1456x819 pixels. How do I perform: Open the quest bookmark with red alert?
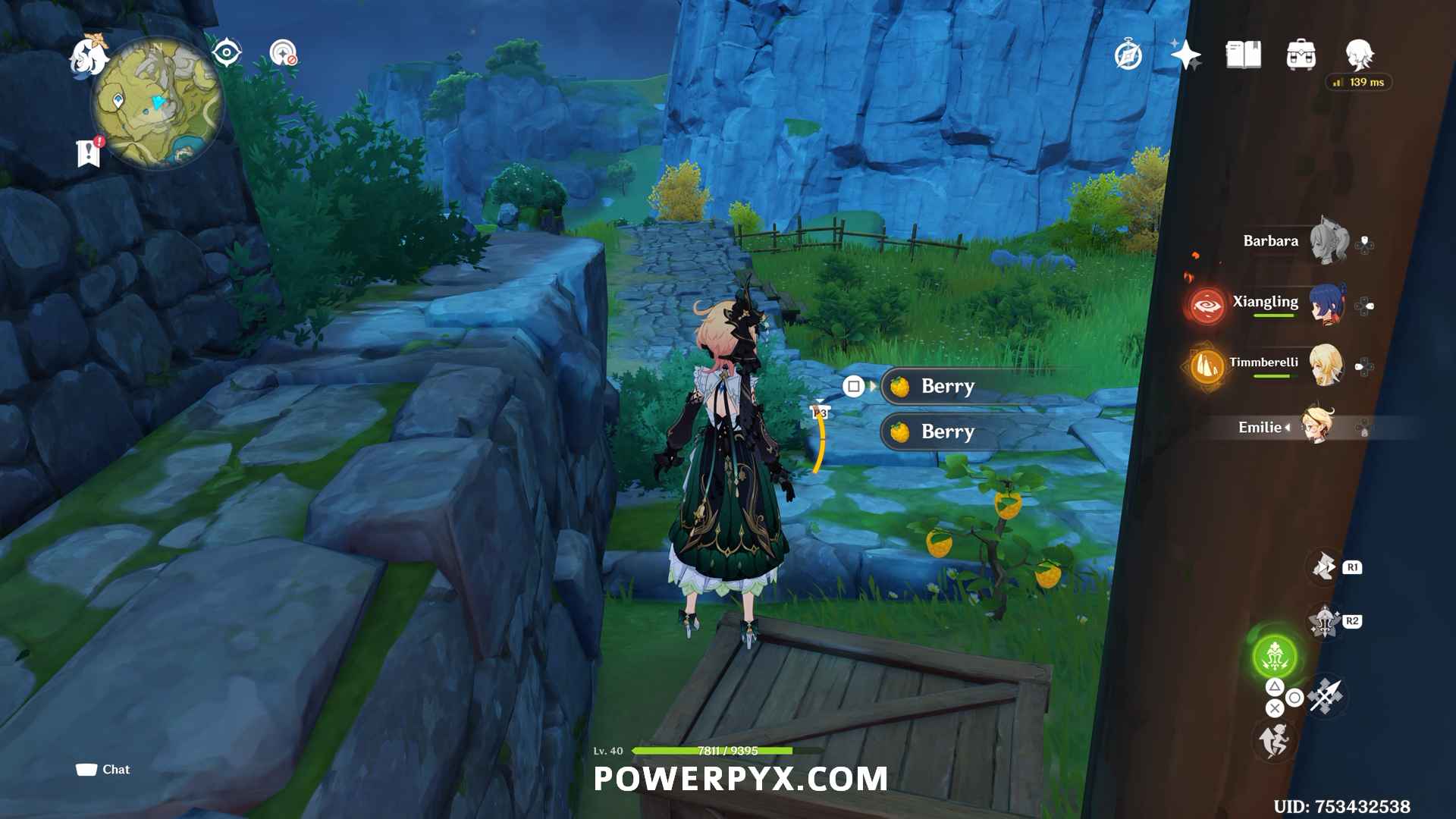coord(89,152)
